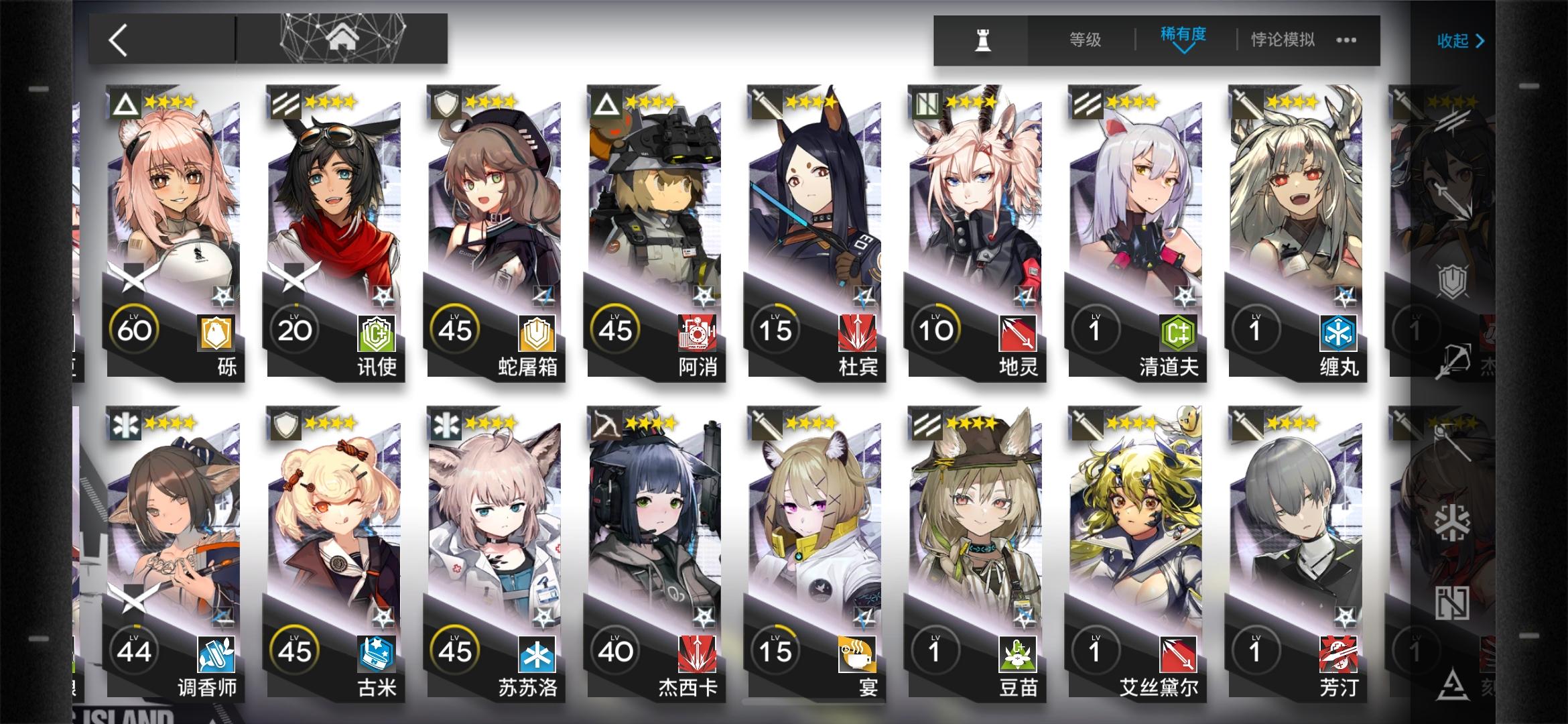The height and width of the screenshot is (724, 1568).
Task: Collapse the roster with the 收起 chevron
Action: tap(1461, 40)
